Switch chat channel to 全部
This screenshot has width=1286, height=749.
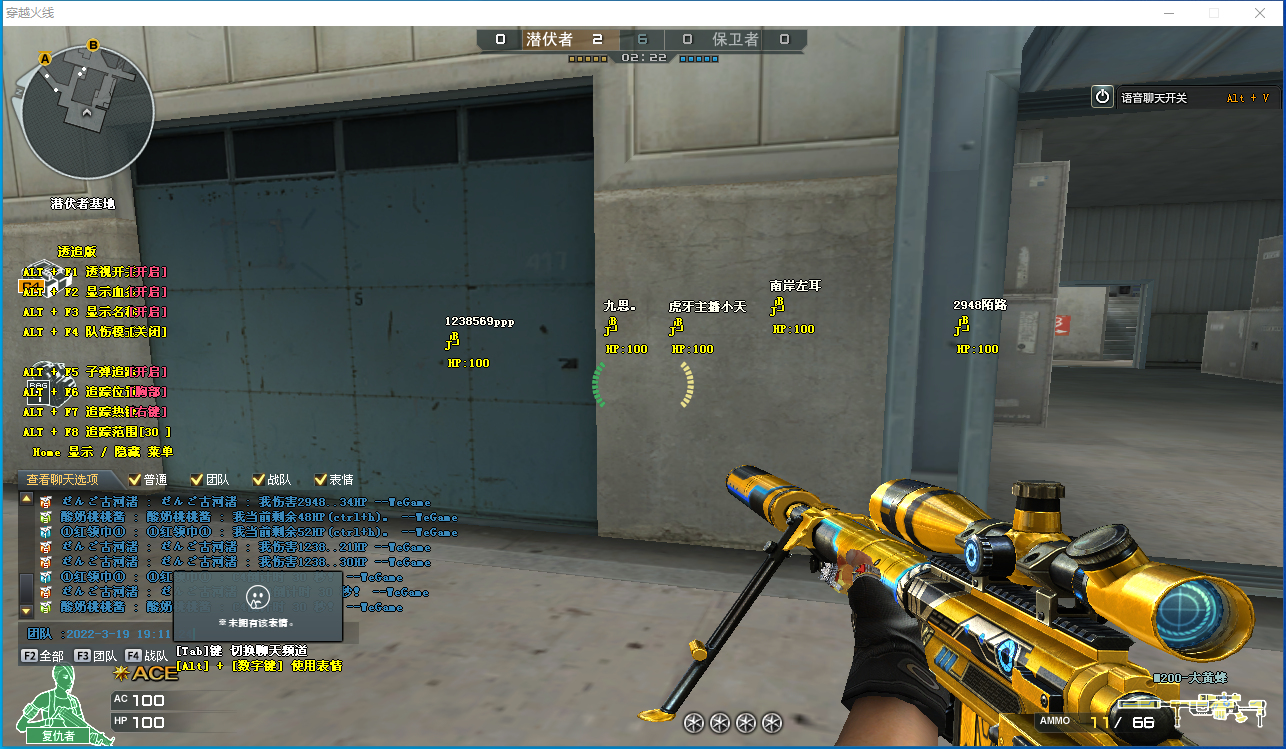[43, 656]
